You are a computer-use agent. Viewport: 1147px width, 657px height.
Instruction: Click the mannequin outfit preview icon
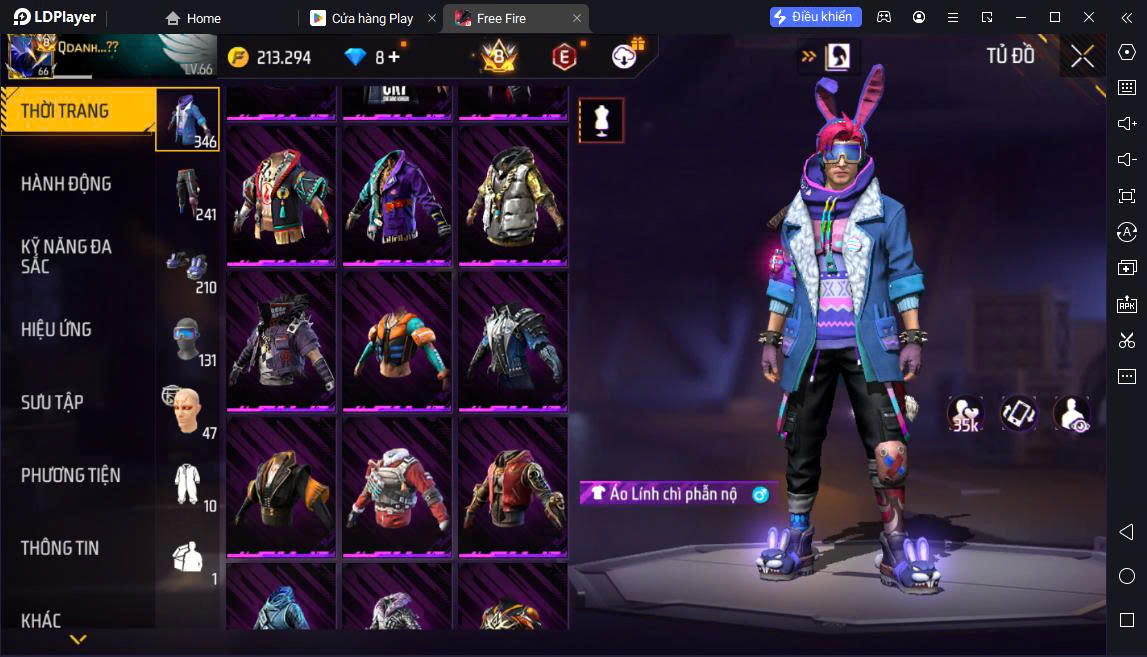(601, 120)
